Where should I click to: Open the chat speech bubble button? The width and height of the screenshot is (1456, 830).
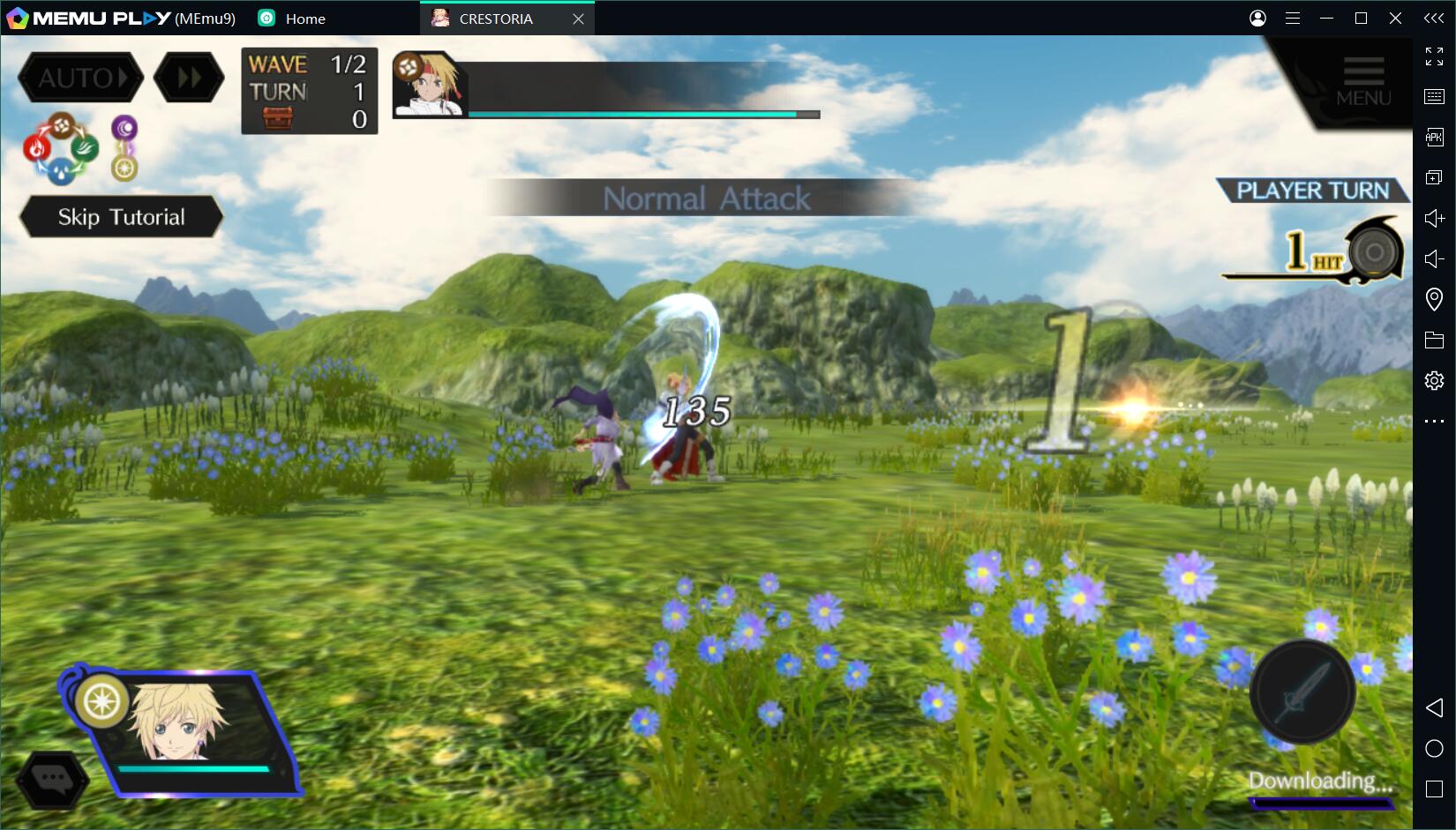53,779
